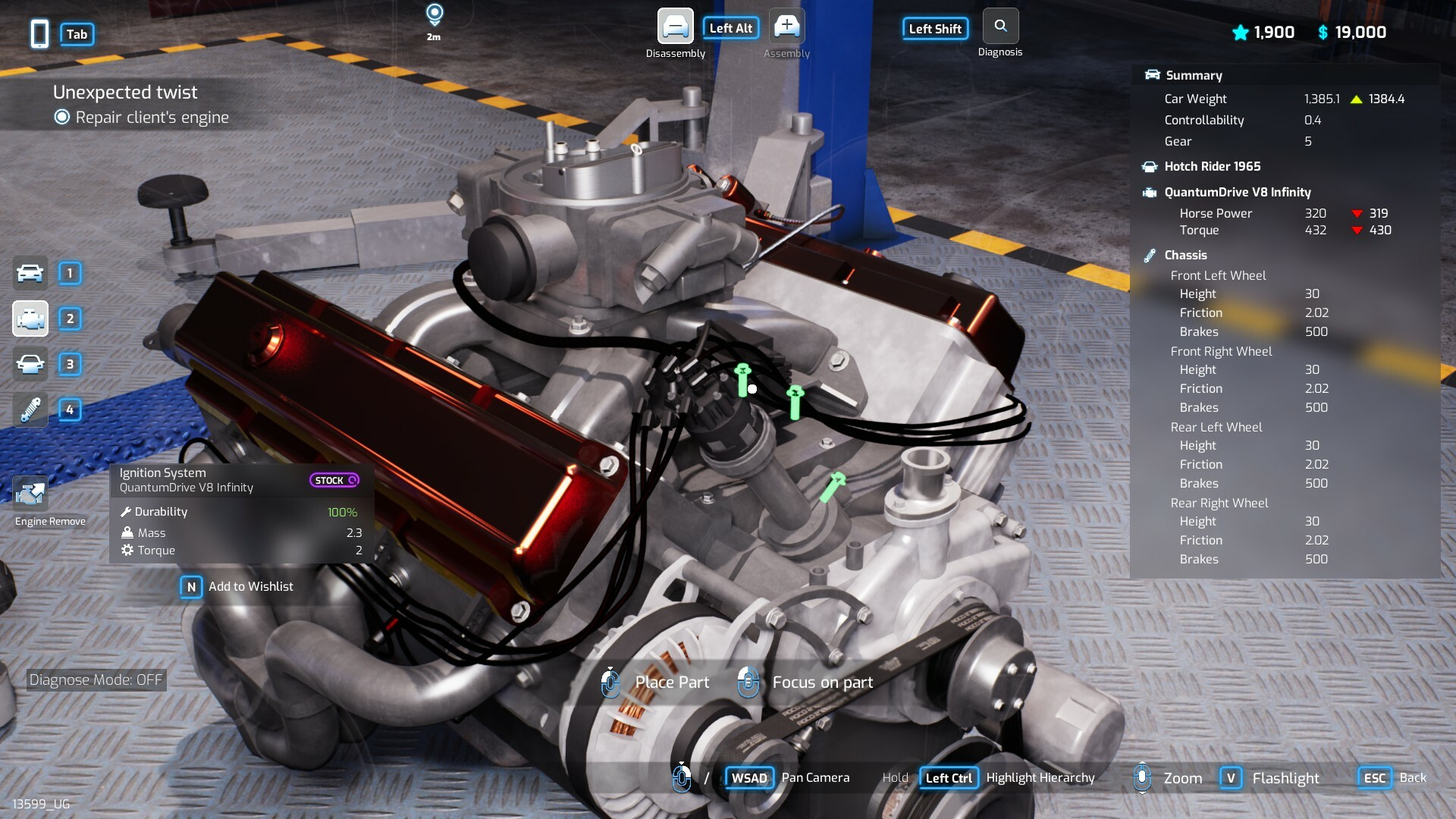Select the engine view icon in slot 2
This screenshot has height=819, width=1456.
(30, 318)
